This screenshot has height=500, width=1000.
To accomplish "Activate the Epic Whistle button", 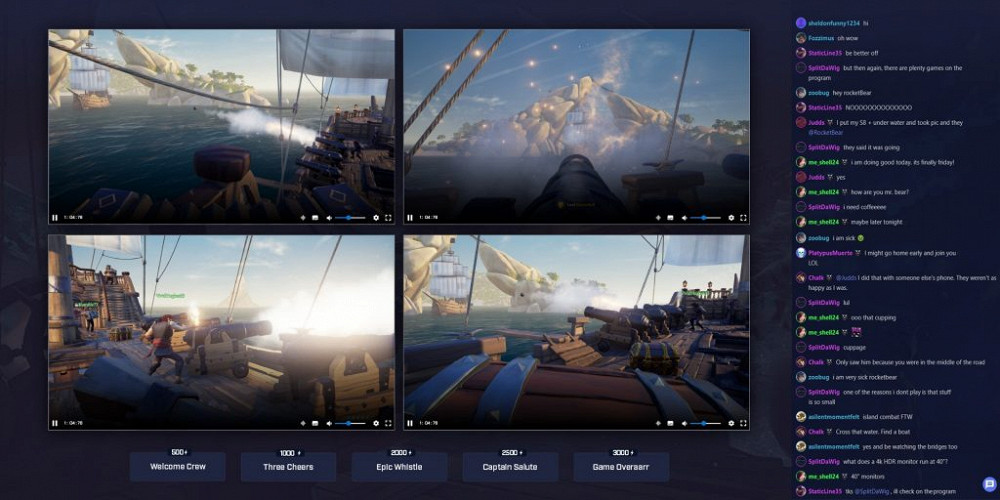I will coord(400,467).
